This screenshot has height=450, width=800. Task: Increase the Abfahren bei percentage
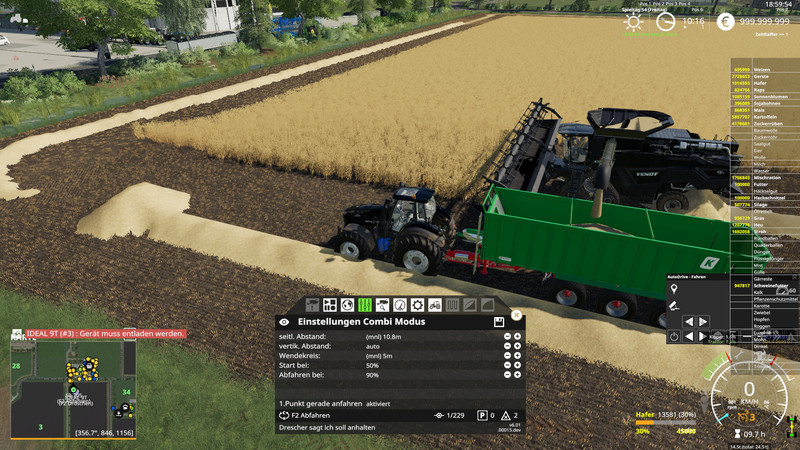pyautogui.click(x=517, y=376)
